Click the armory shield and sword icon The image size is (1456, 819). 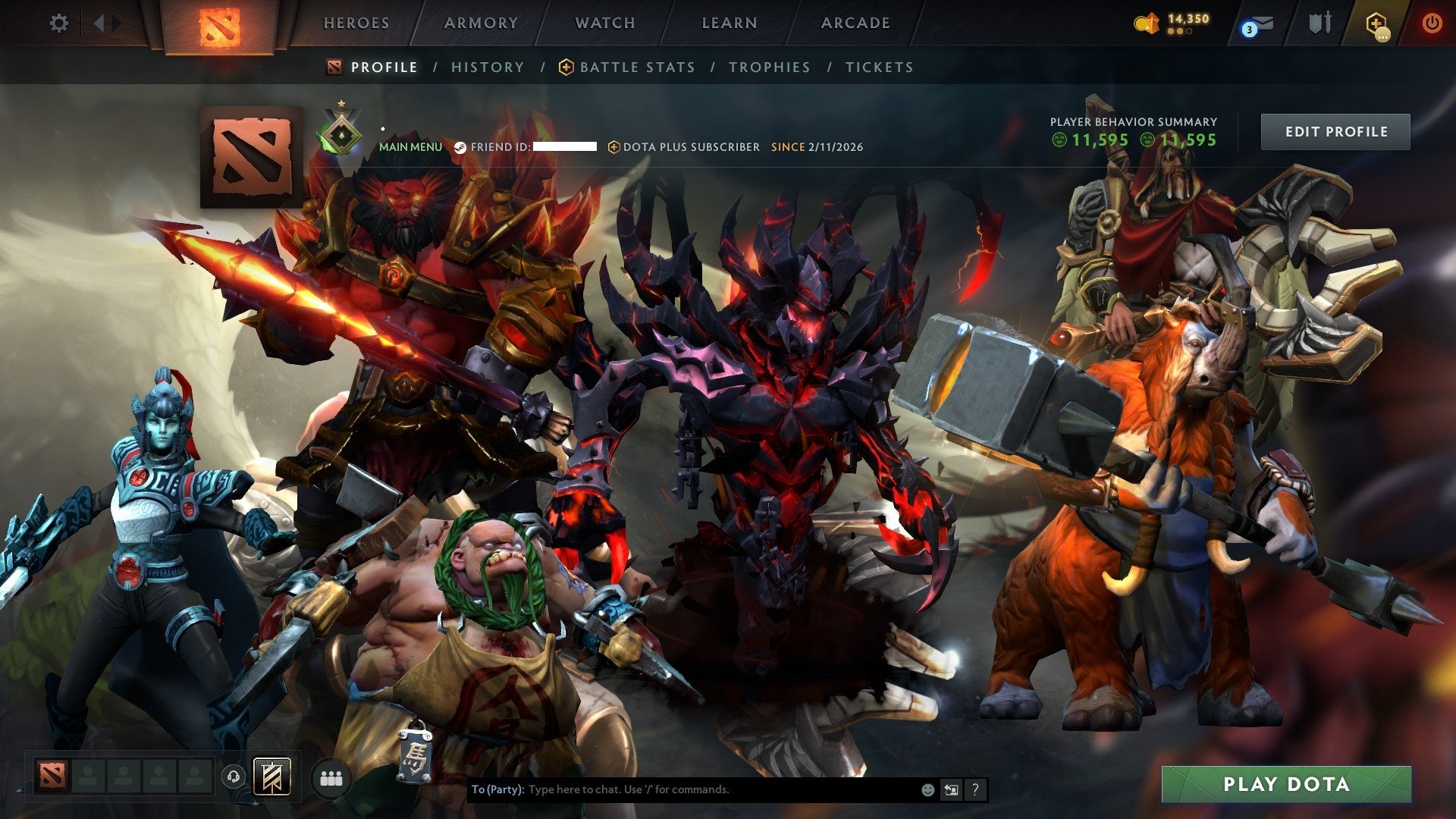1319,23
